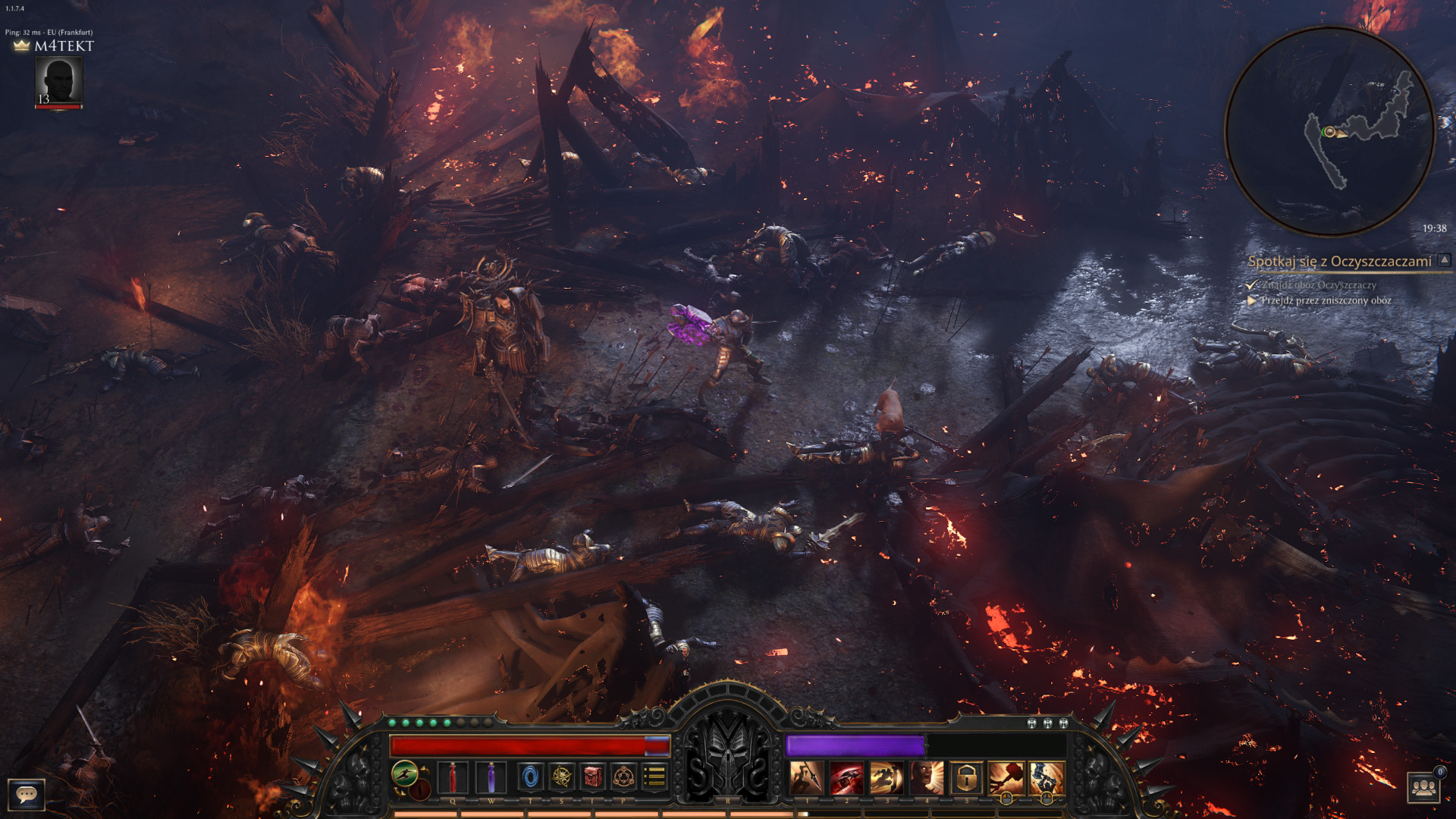Use the red axe slash skill

point(846,778)
